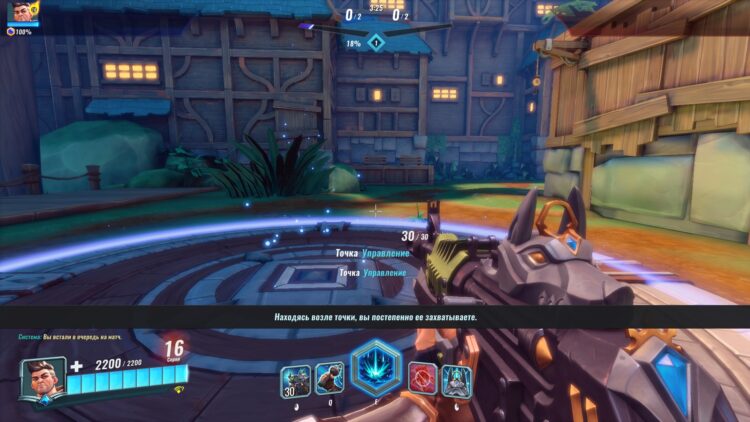Activate the armored figure ability icon

(456, 379)
